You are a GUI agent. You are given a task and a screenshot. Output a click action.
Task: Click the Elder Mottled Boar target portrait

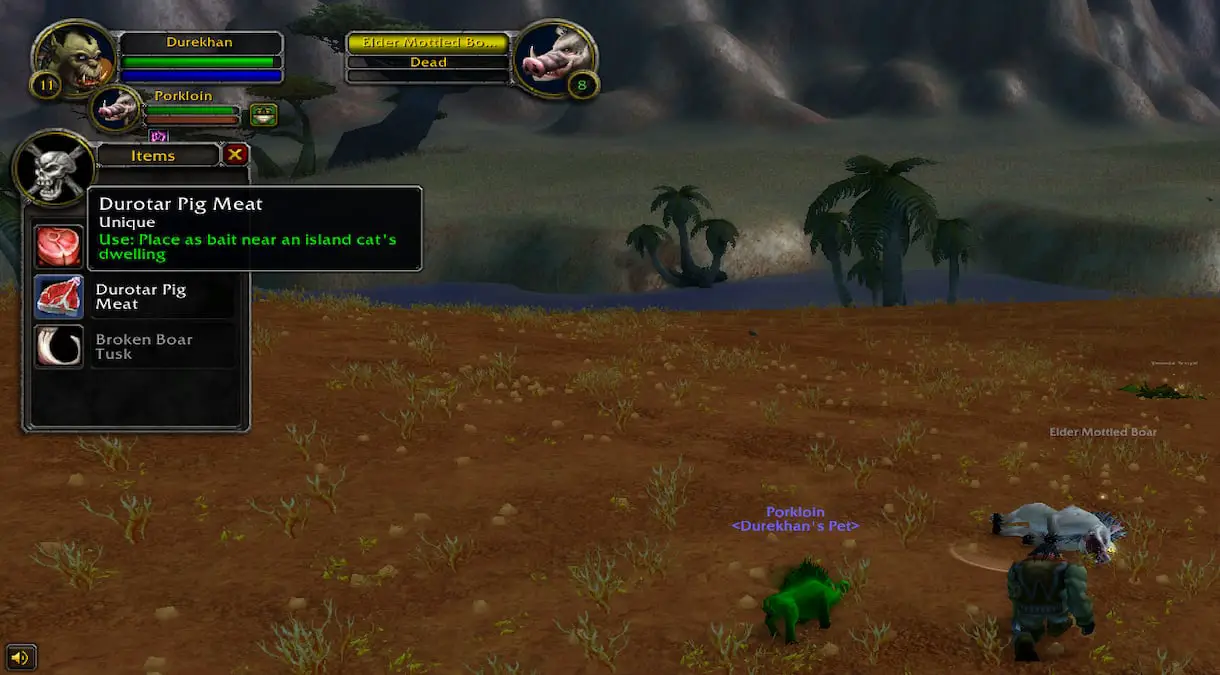(554, 58)
